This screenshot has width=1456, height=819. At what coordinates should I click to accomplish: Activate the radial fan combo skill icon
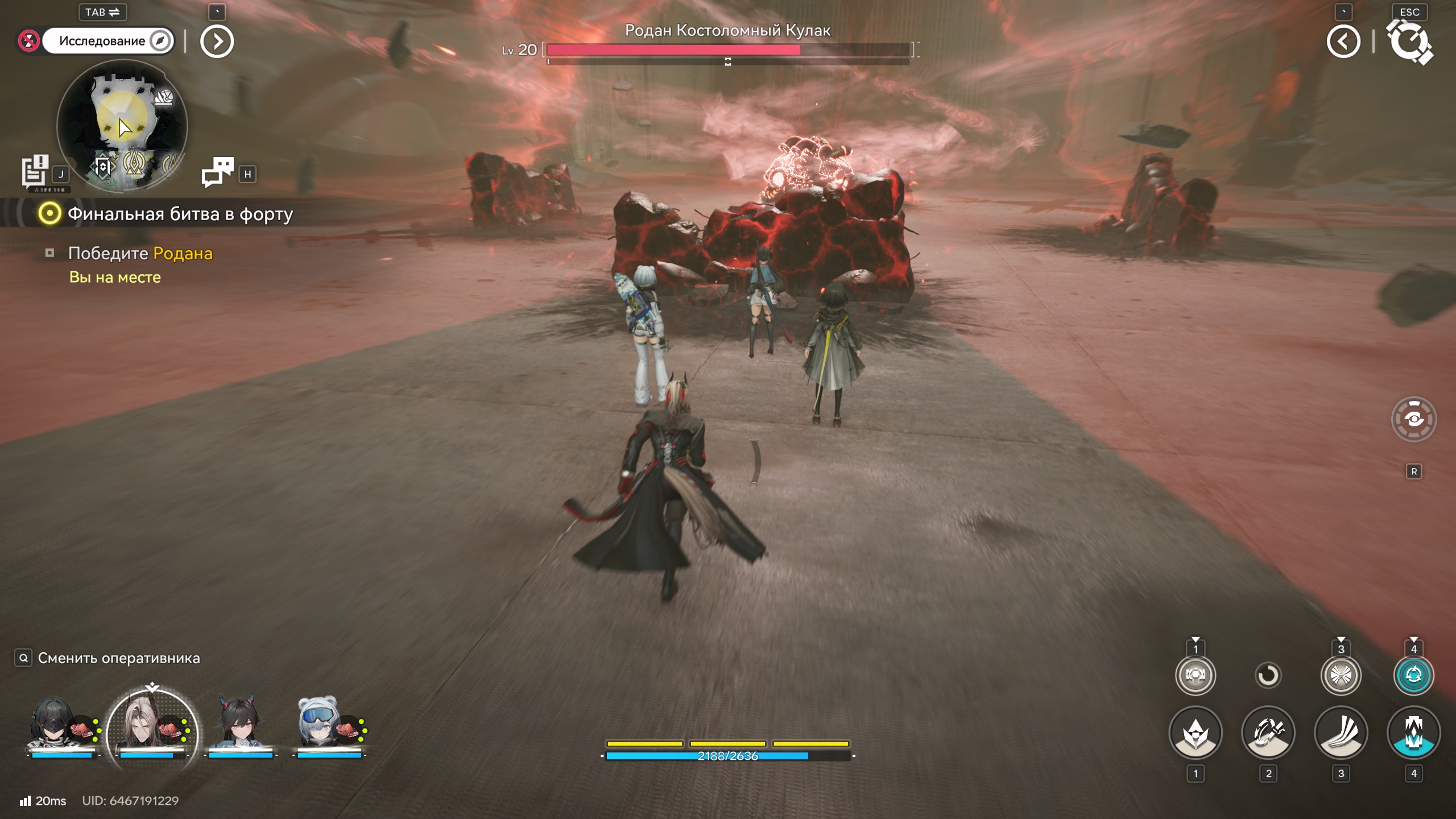pyautogui.click(x=1341, y=675)
